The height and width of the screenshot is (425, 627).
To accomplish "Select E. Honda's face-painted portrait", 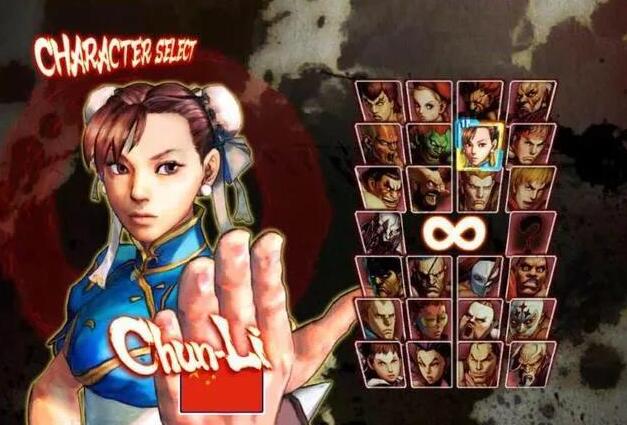I will pos(377,189).
